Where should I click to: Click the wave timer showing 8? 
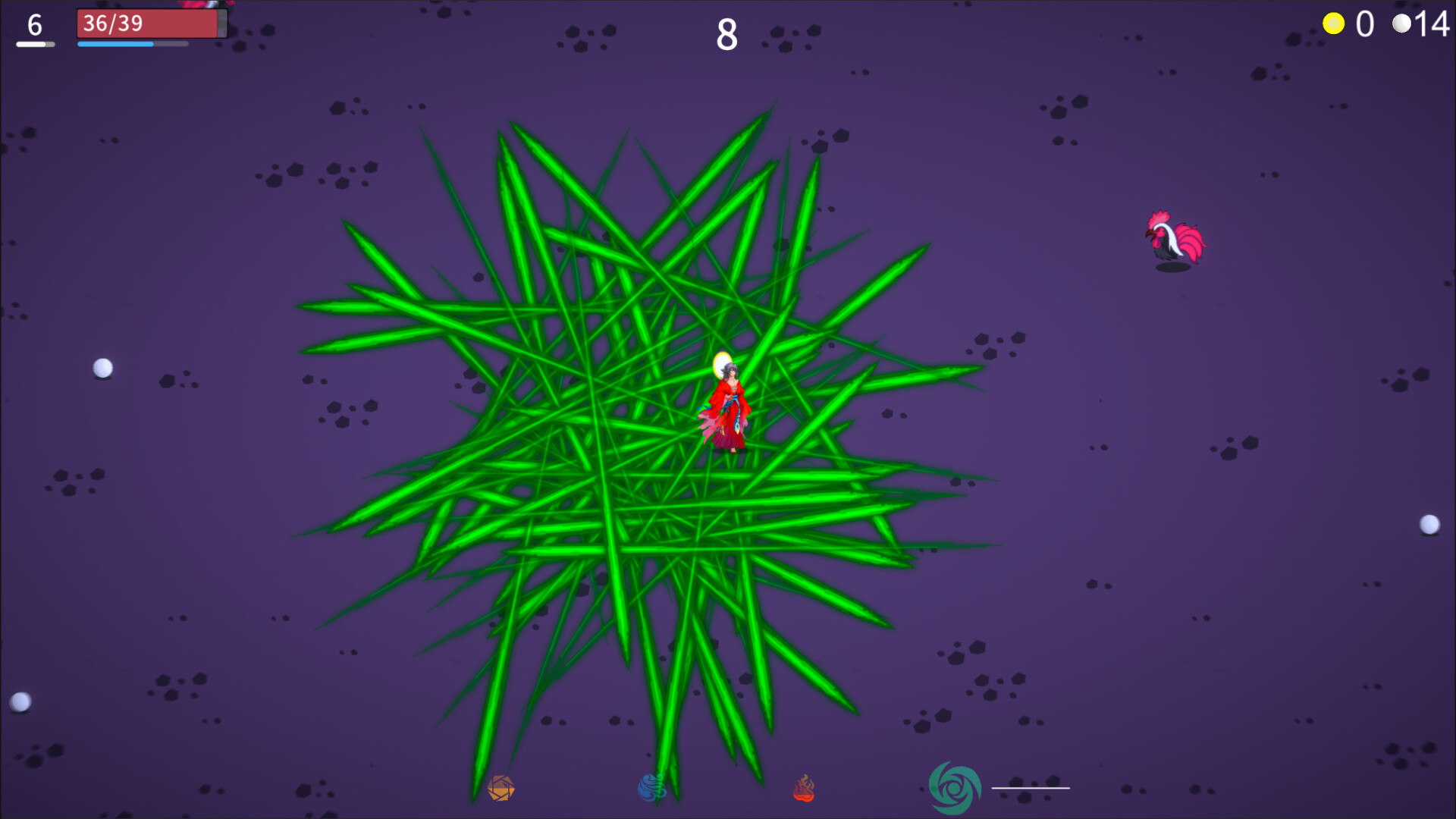click(x=726, y=33)
